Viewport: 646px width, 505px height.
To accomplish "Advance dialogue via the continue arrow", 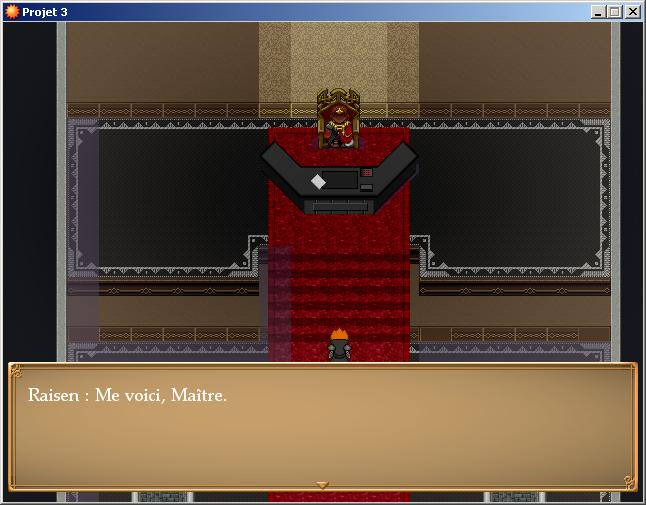I will pos(322,485).
